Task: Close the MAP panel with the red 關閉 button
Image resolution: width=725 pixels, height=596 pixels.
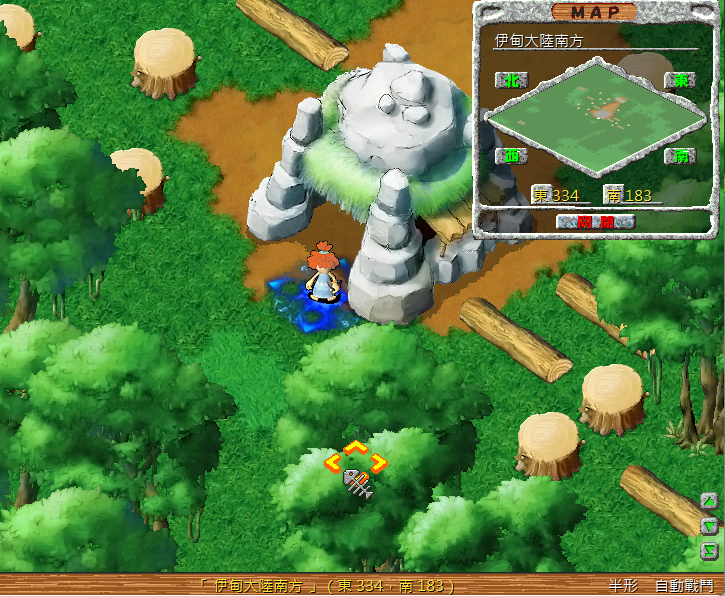Action: [597, 221]
